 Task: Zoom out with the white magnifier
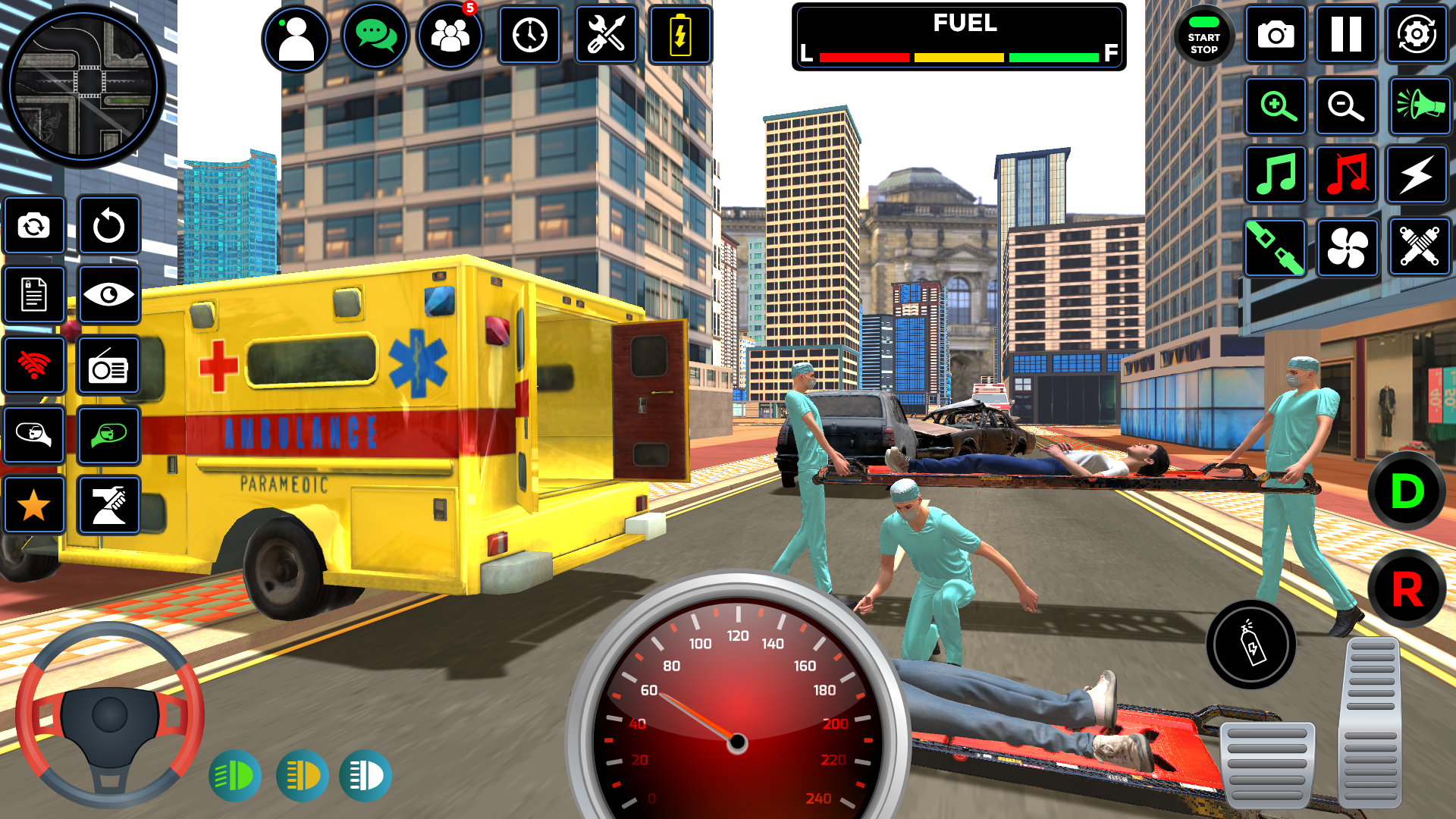pos(1346,106)
